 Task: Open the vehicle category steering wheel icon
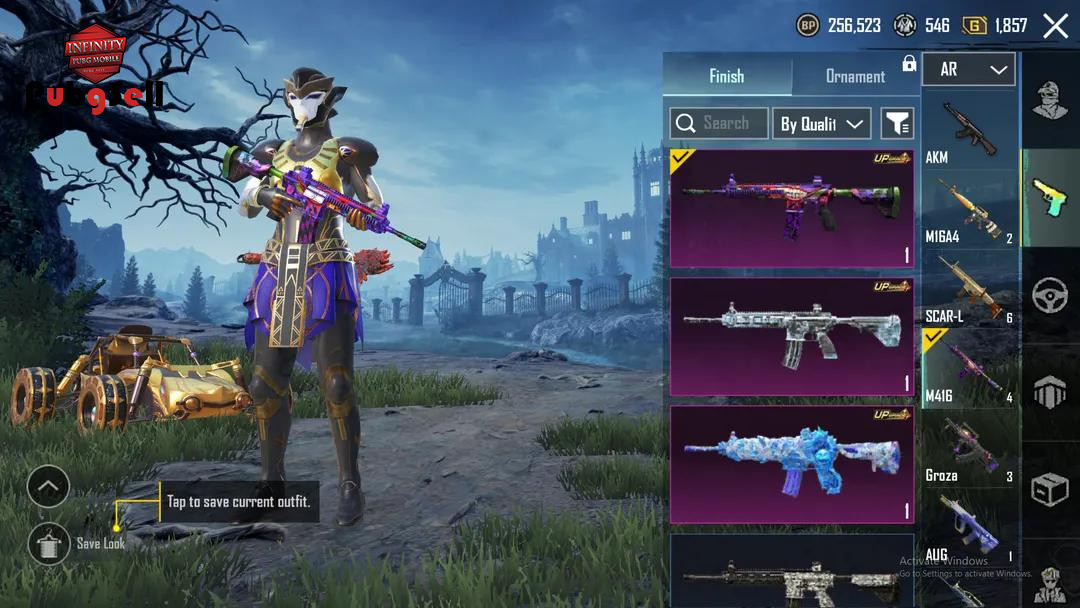(1050, 296)
